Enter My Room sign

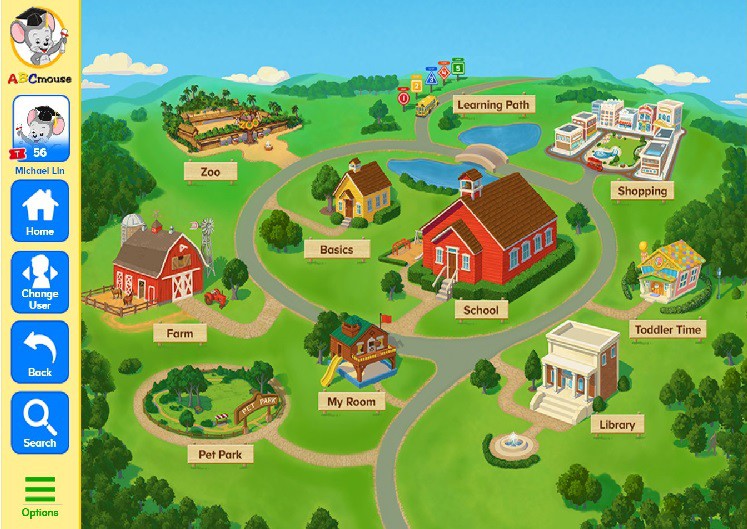351,402
